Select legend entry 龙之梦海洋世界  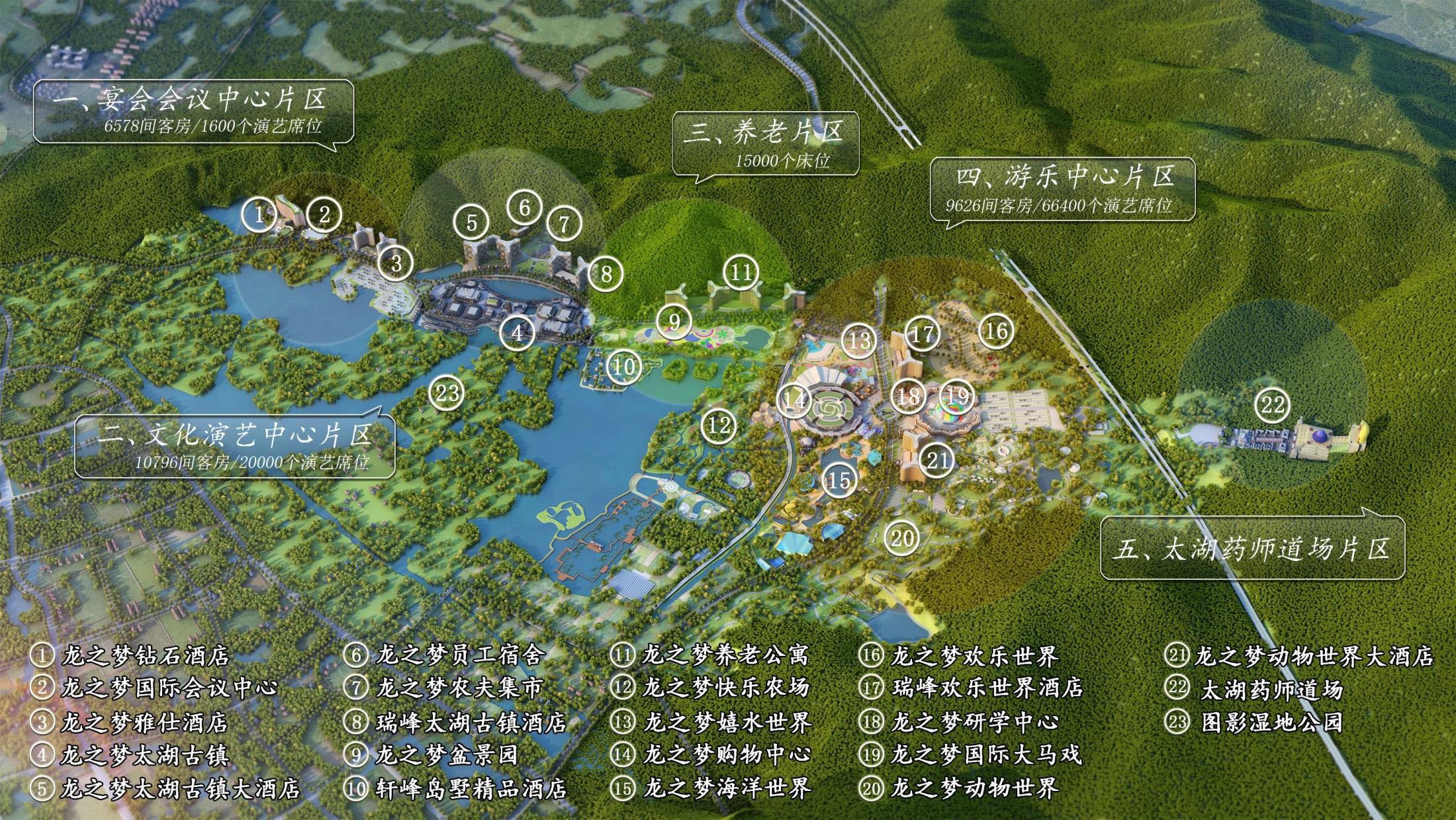[x=727, y=788]
